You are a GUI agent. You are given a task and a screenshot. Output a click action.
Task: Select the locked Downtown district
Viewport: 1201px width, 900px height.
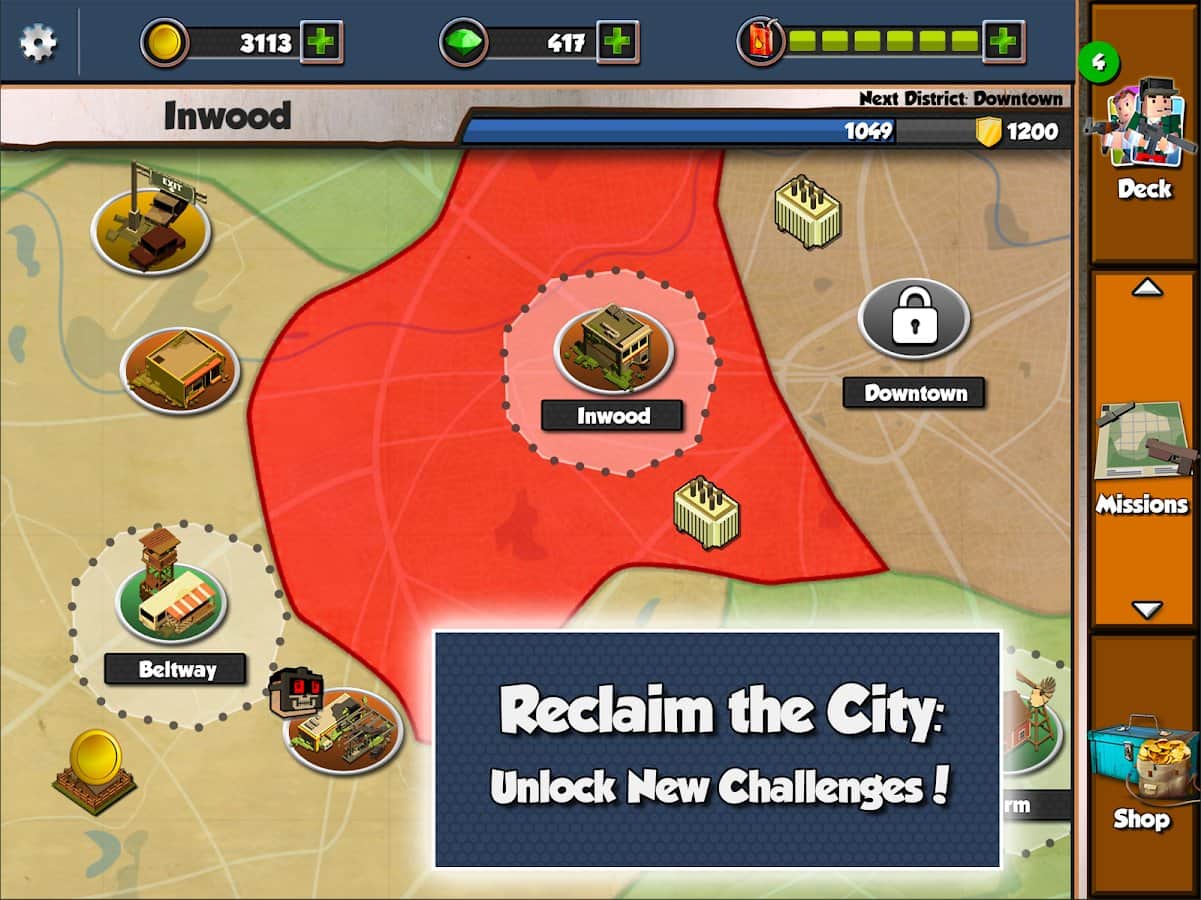pyautogui.click(x=914, y=319)
